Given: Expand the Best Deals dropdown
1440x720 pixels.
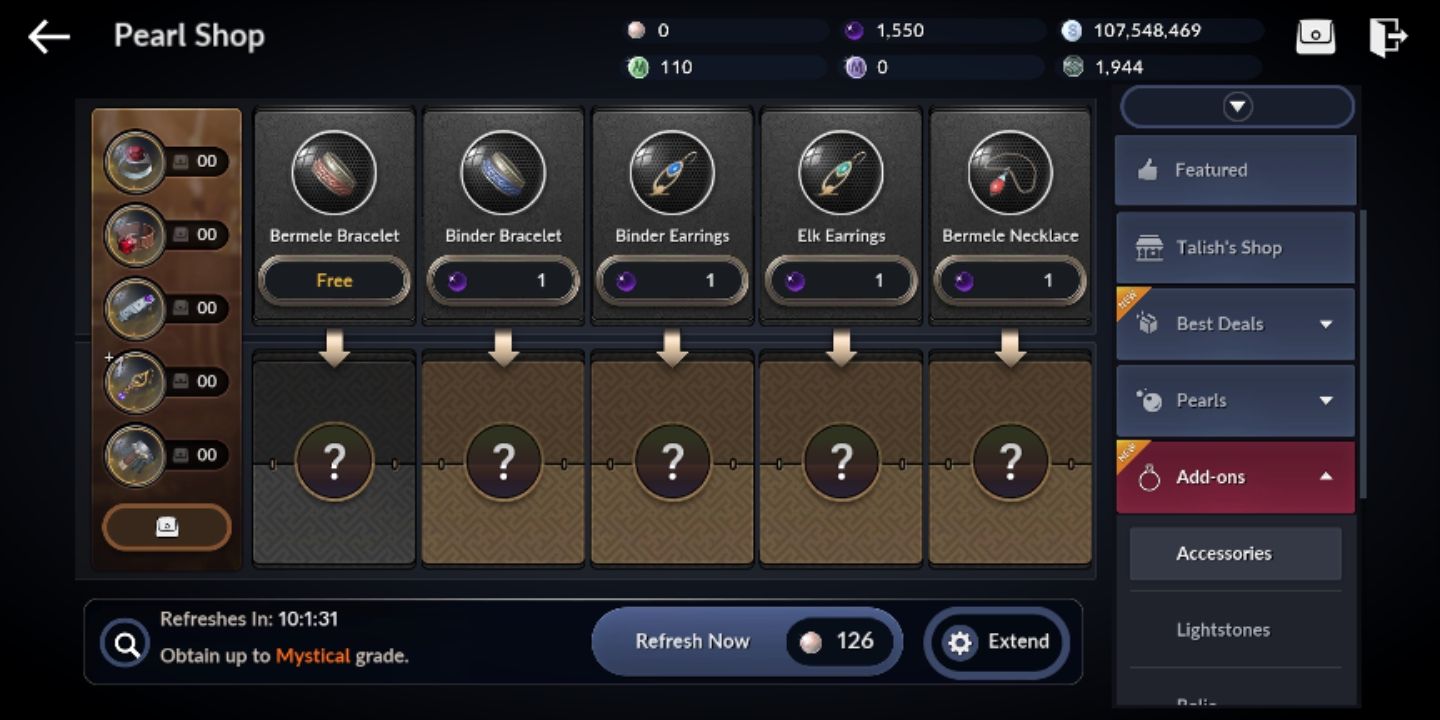Looking at the screenshot, I should tap(1234, 324).
